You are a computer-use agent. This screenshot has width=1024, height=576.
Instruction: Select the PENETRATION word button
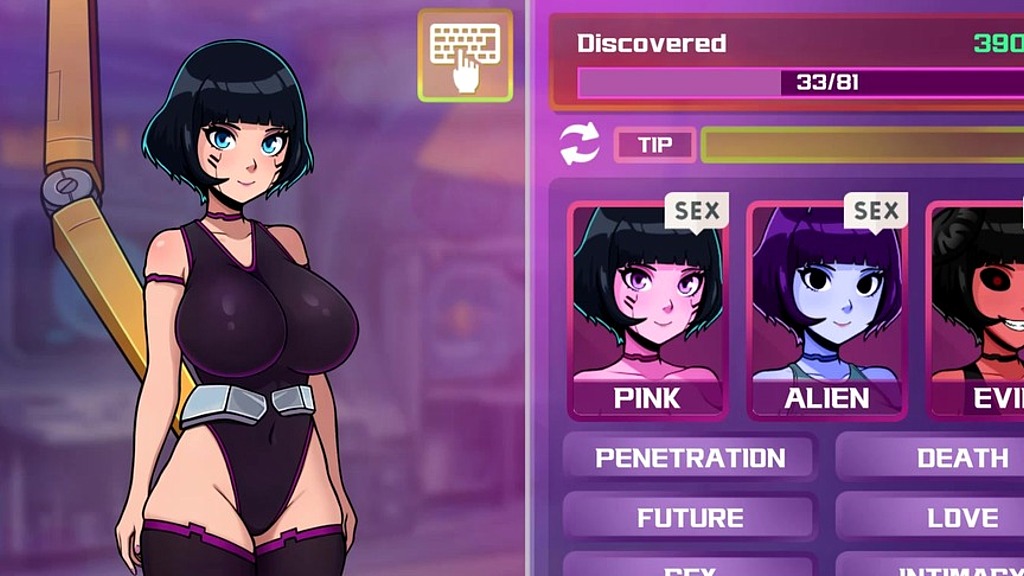pos(690,458)
